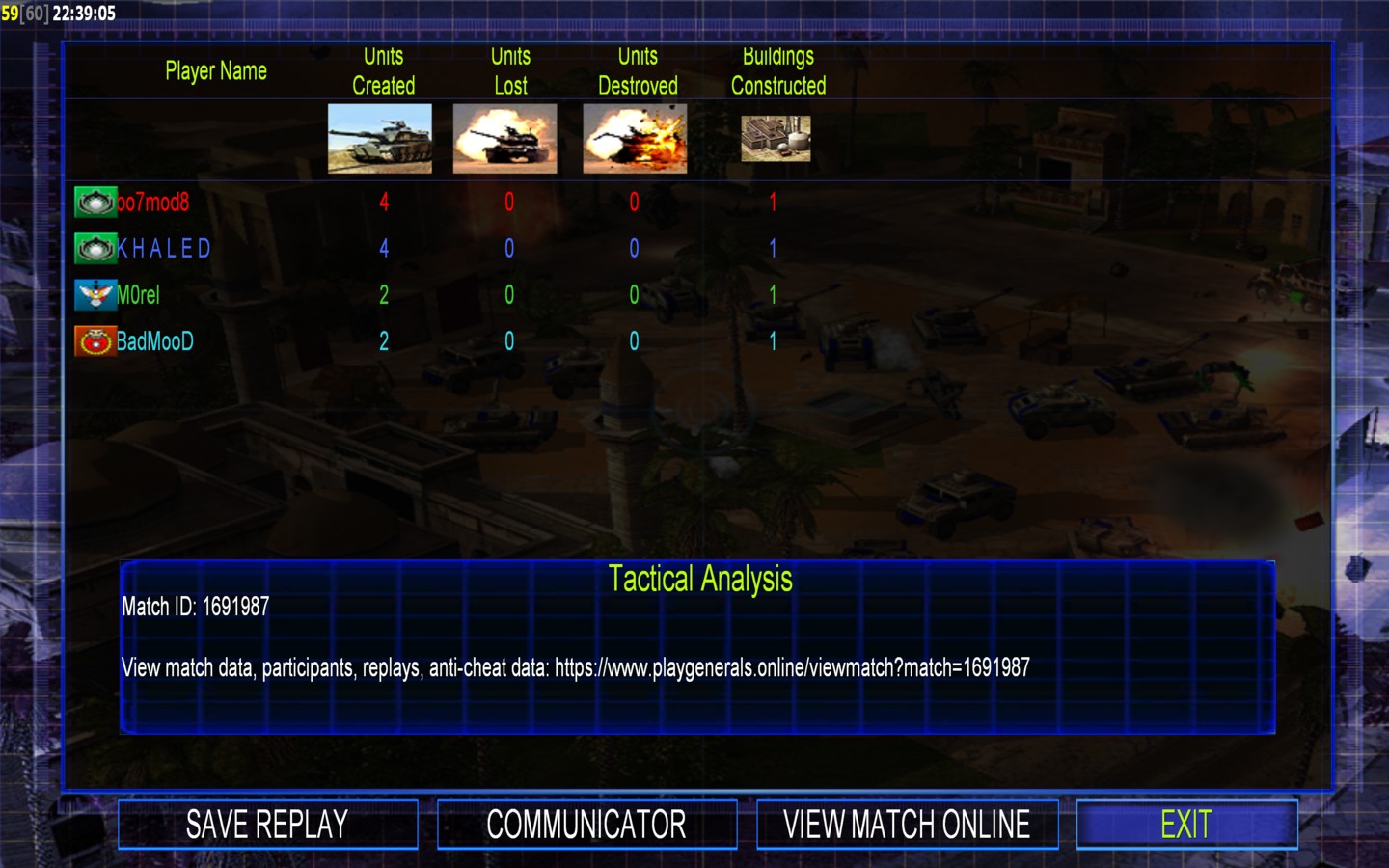The width and height of the screenshot is (1389, 868).
Task: Click the playgenerals.online match link
Action: 792,667
